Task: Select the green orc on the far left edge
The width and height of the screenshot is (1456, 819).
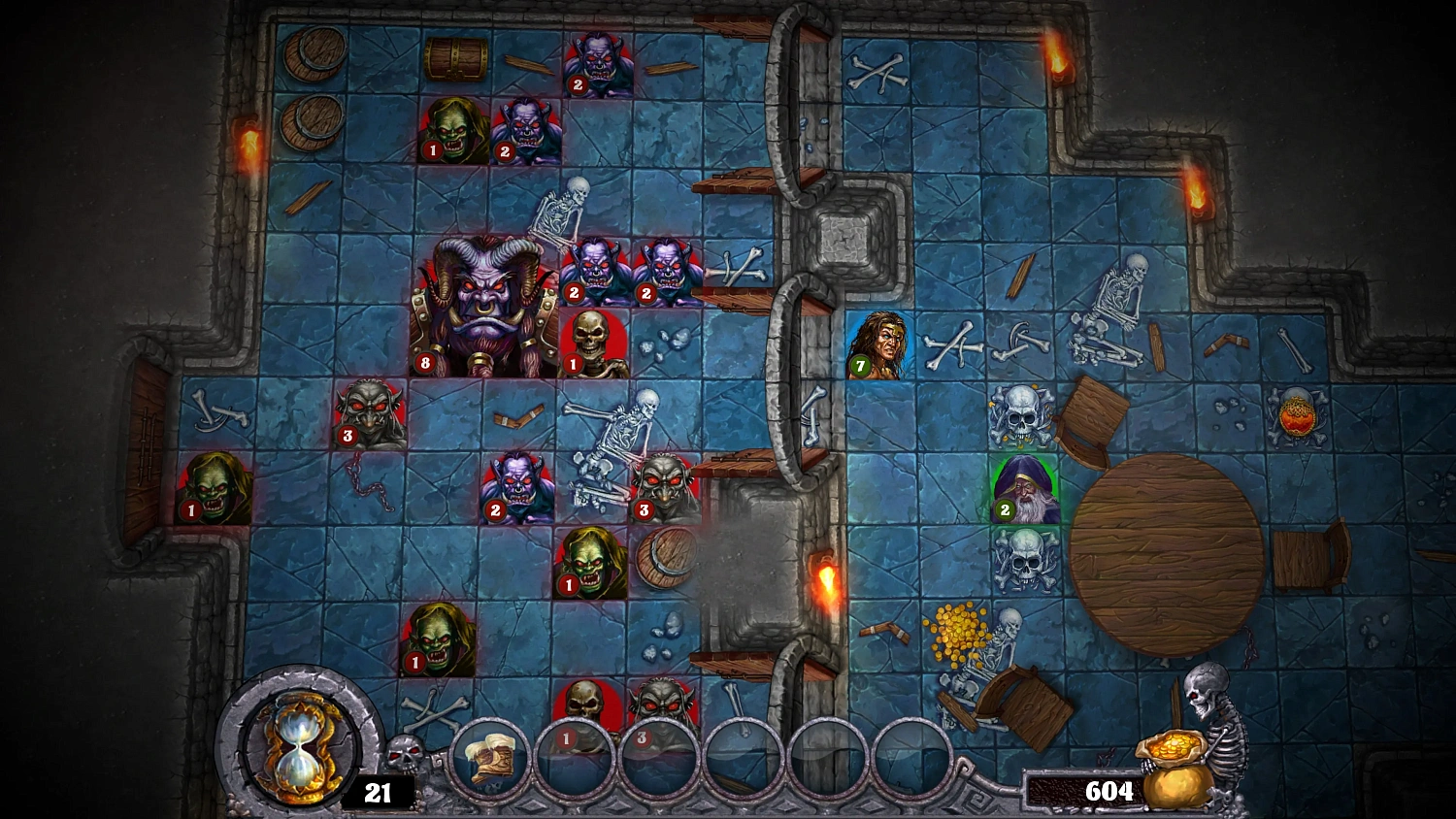Action: tap(215, 485)
